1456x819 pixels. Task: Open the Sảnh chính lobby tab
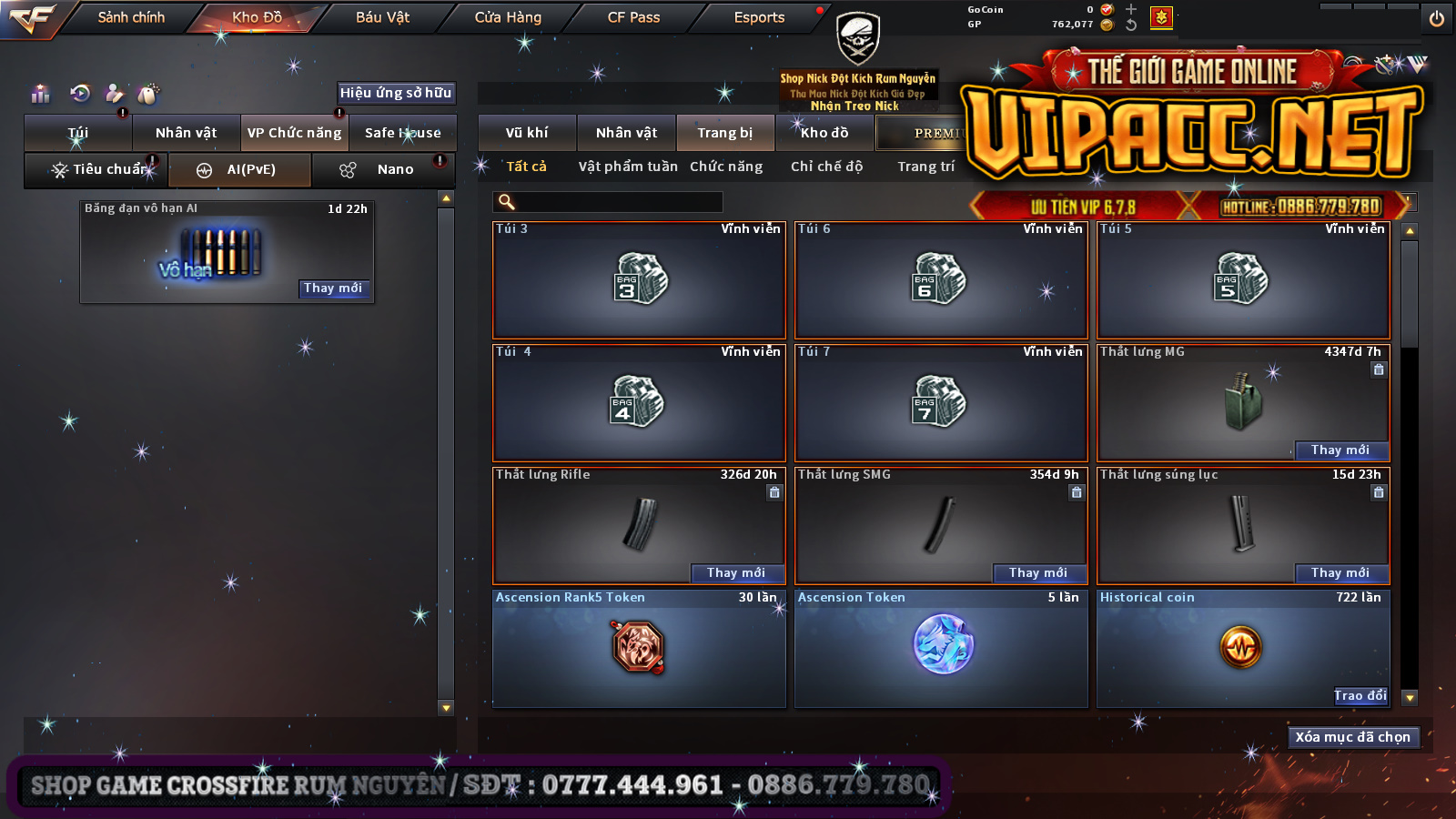pos(131,17)
